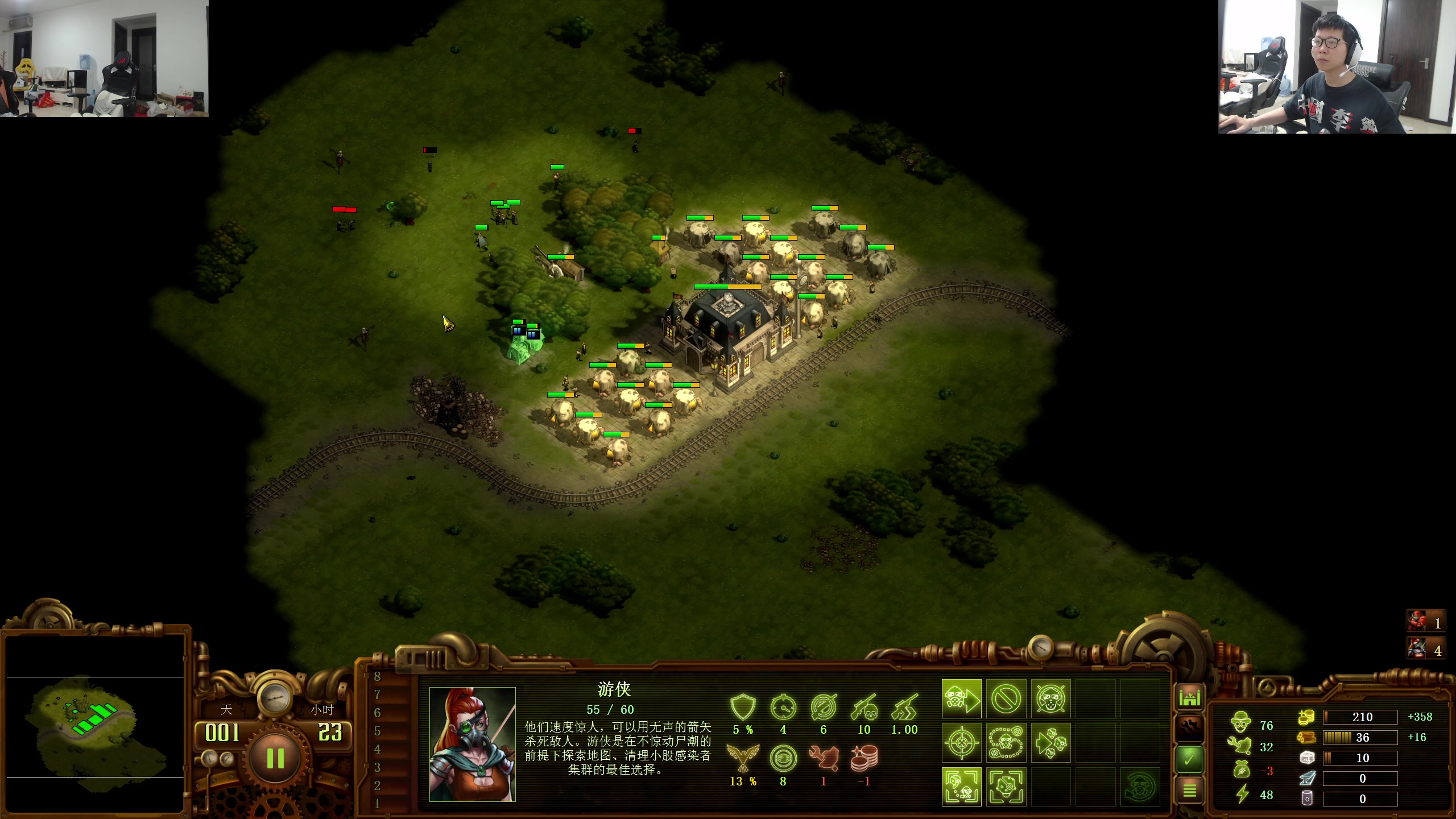Select the red soldier group showing 1
The image size is (1456, 819).
click(x=1424, y=623)
